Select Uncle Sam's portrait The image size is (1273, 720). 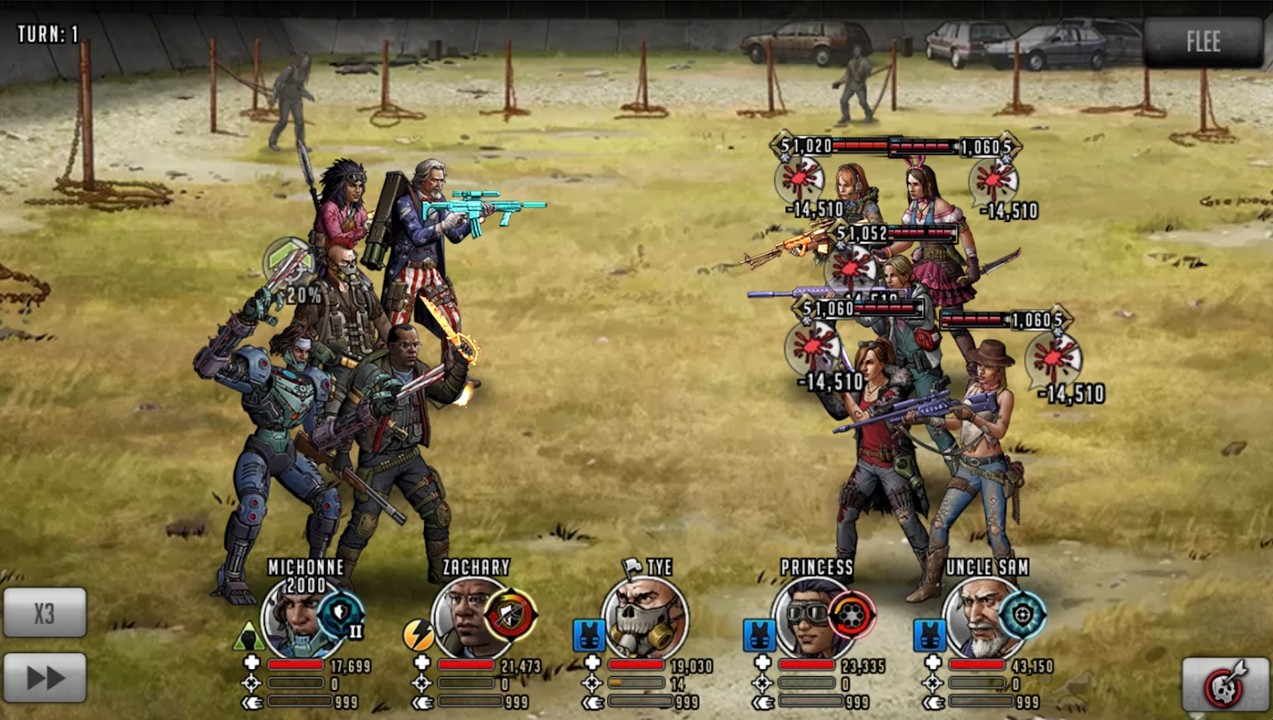[x=980, y=617]
